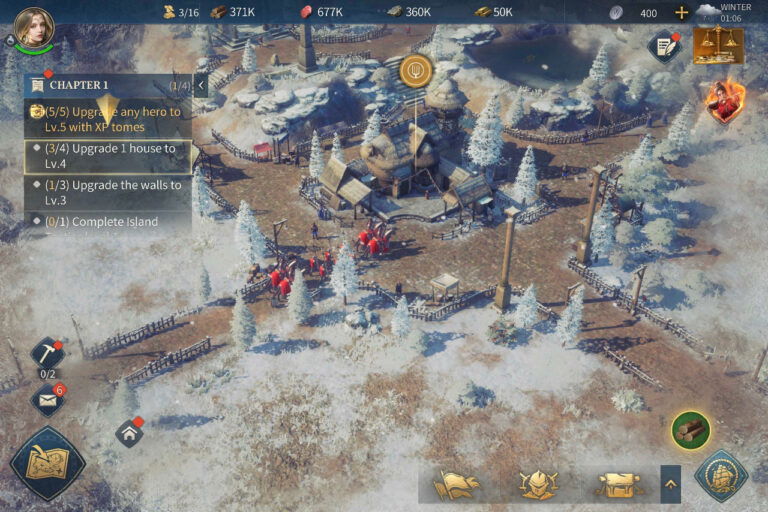
Task: Open the helmet heroes menu
Action: [x=537, y=485]
